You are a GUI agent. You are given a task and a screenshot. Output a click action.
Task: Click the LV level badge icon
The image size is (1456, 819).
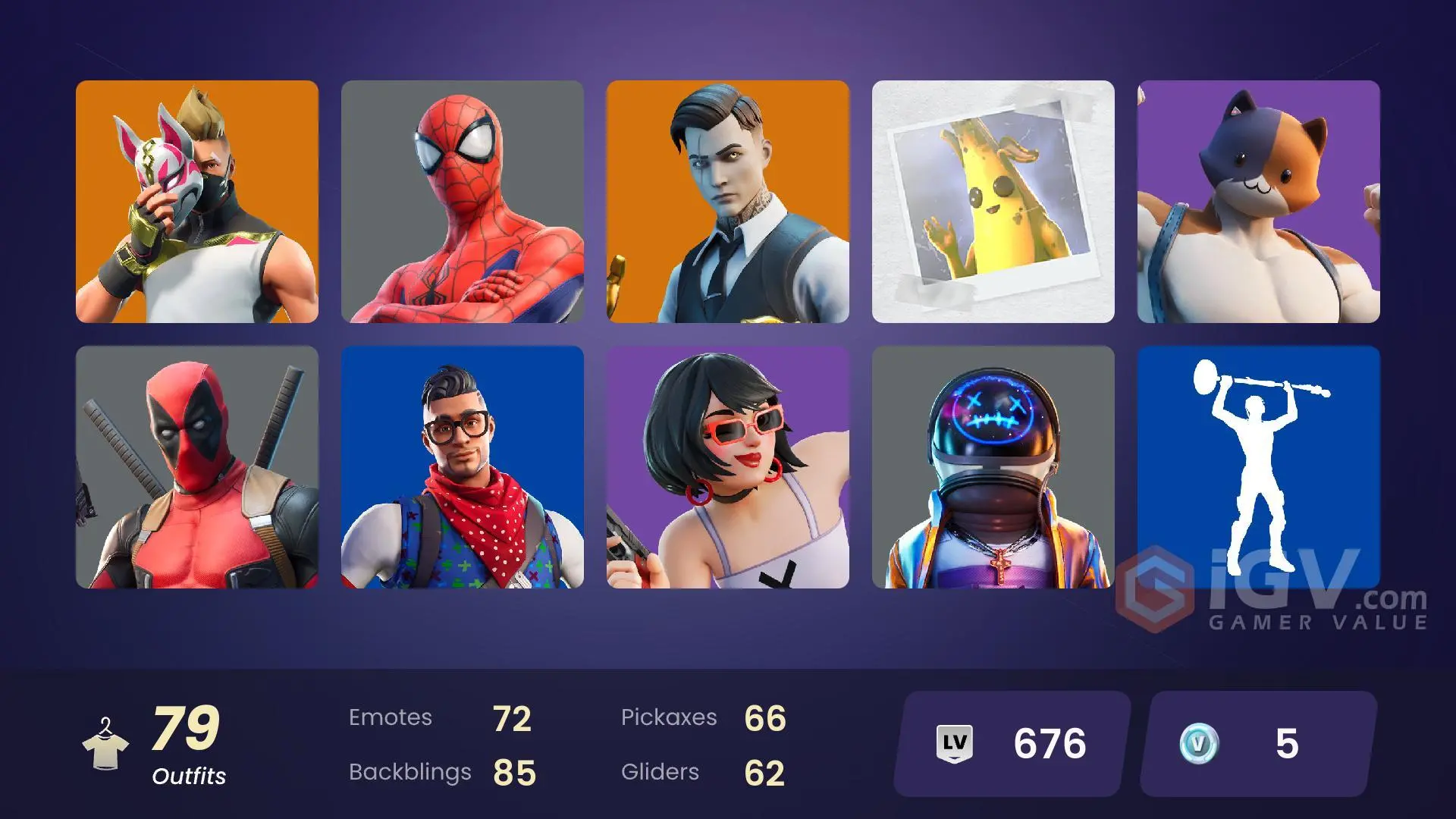click(x=955, y=742)
